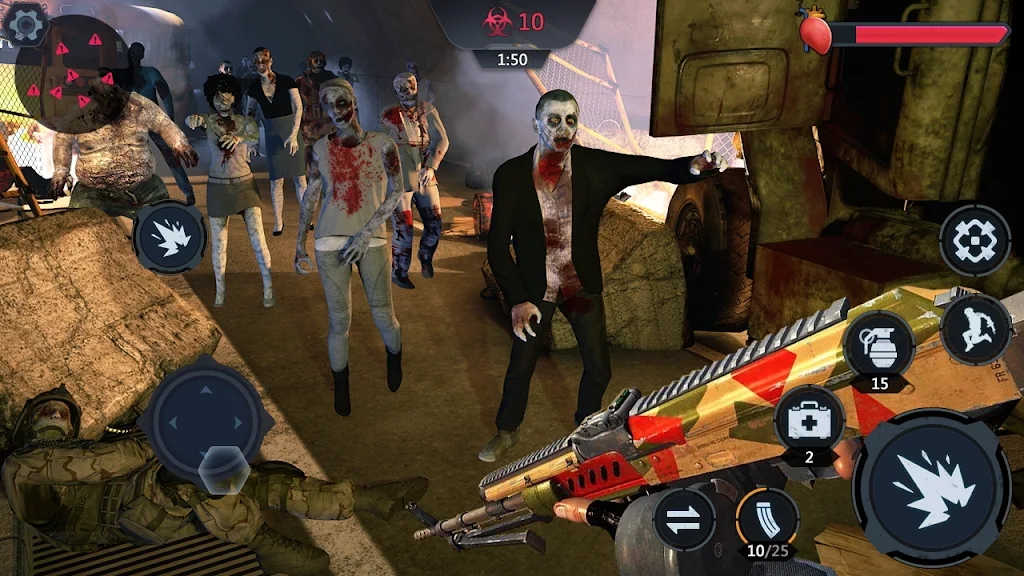Viewport: 1024px width, 576px height.
Task: Fire the weapon with the large shoot button
Action: [930, 487]
